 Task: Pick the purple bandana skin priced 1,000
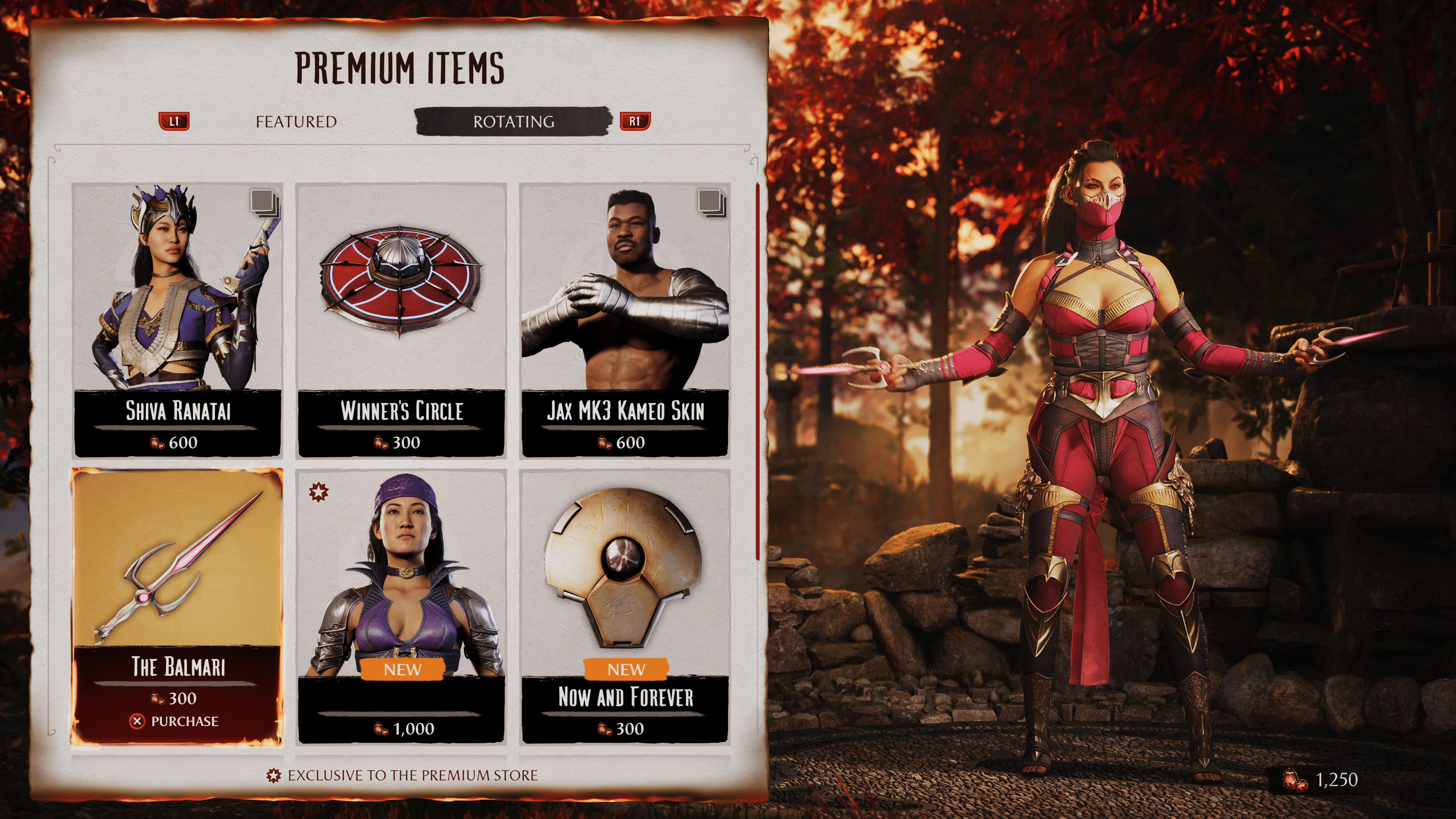click(401, 605)
